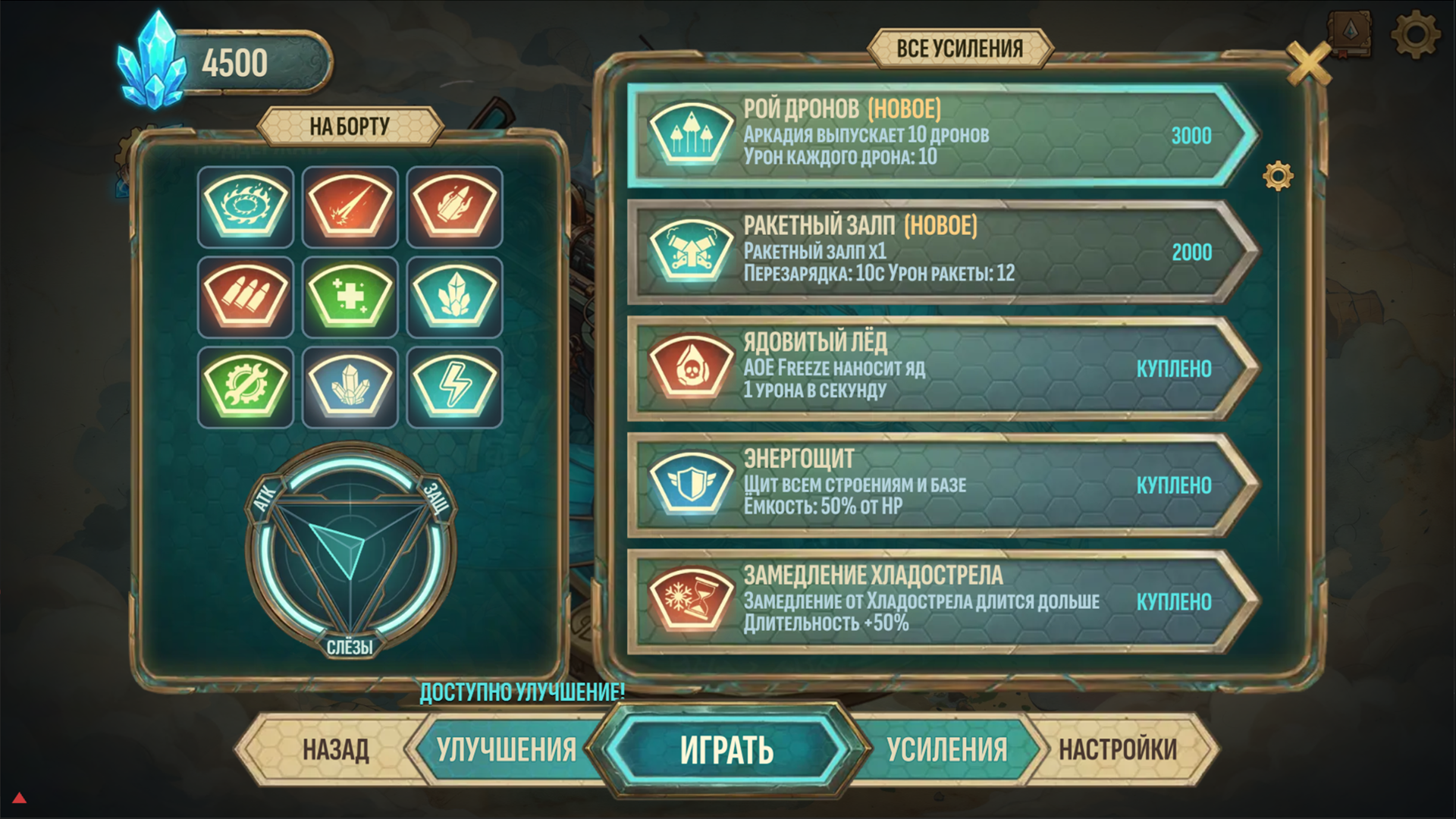This screenshot has width=1456, height=819.
Task: Click the laser strike icon in the grid
Action: click(x=349, y=207)
